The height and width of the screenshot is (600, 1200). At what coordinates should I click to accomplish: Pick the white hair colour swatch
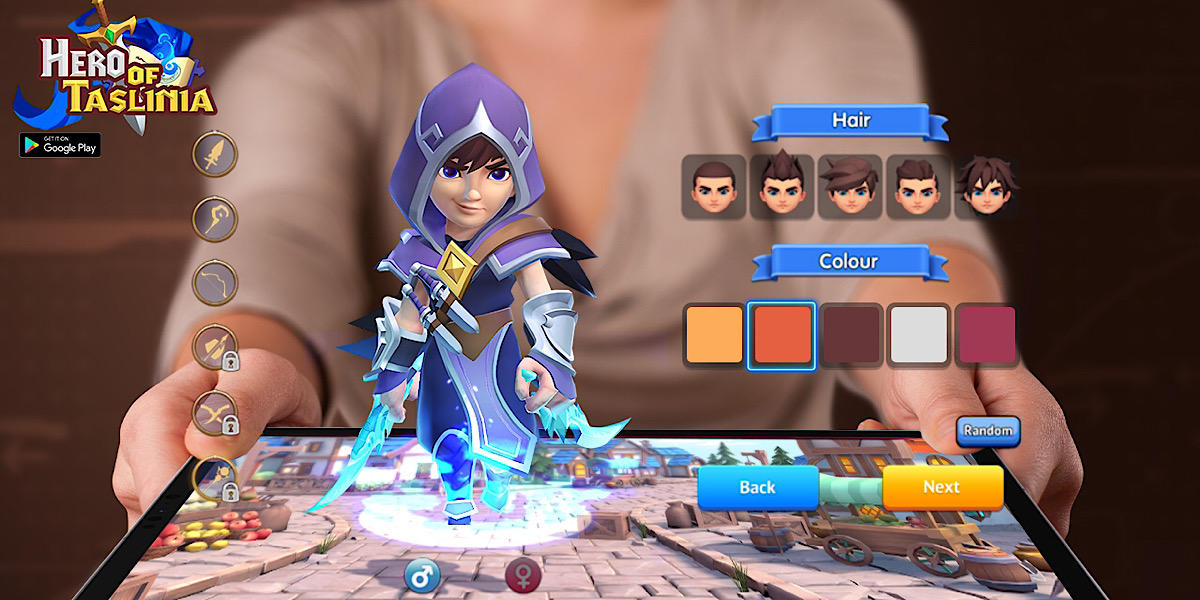917,334
